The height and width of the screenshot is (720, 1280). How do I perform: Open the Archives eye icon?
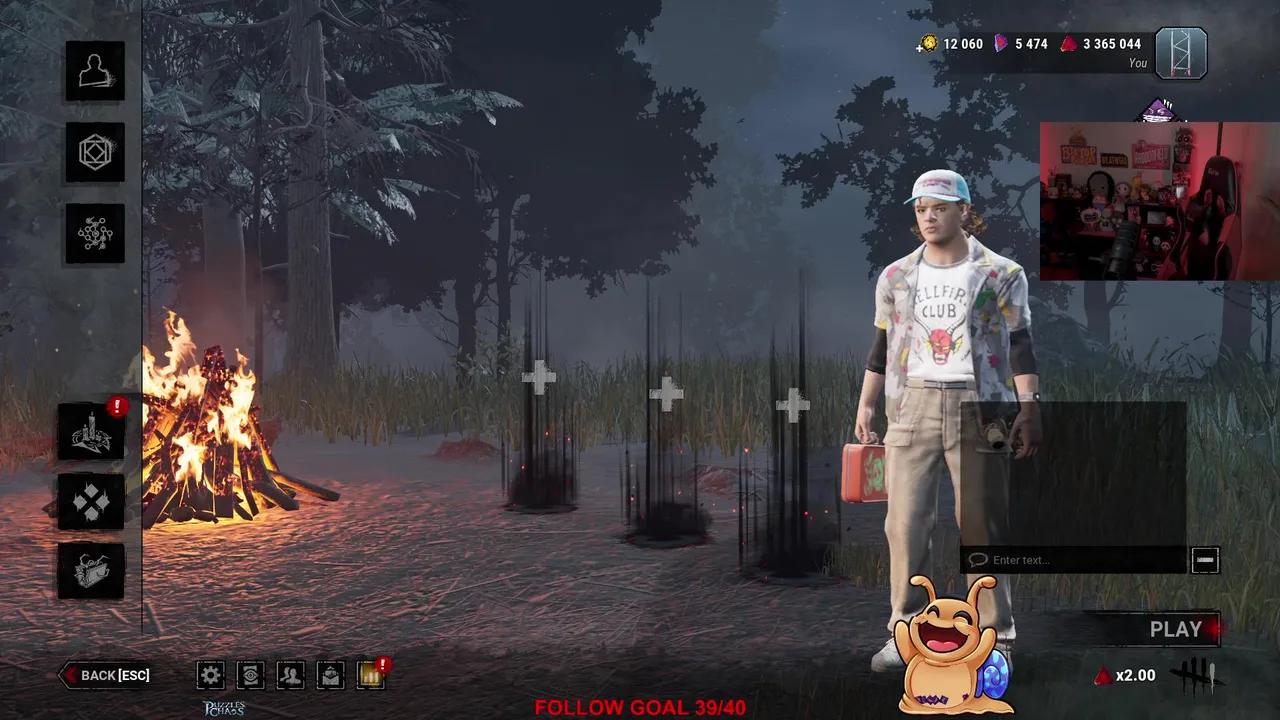(250, 675)
